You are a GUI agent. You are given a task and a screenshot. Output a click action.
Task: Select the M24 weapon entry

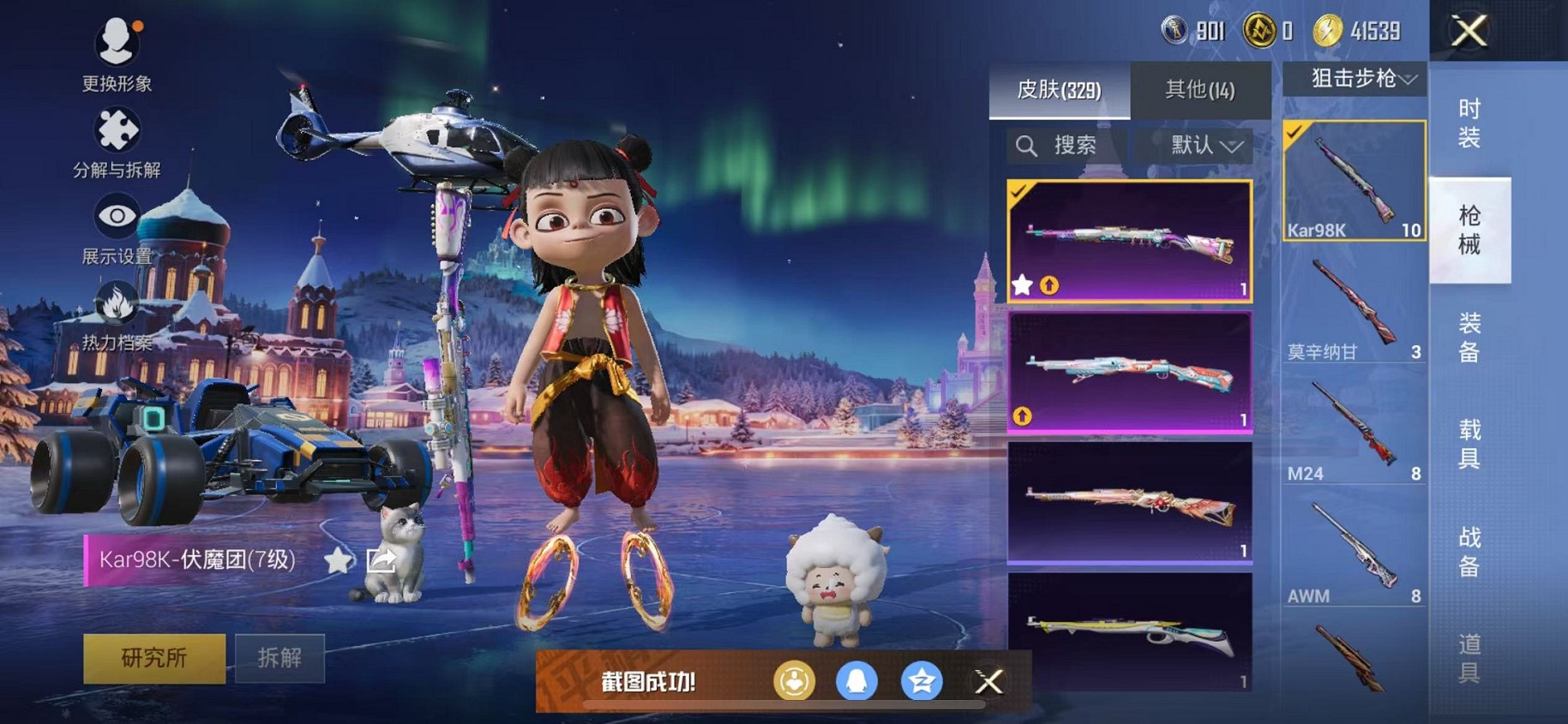pos(1355,430)
